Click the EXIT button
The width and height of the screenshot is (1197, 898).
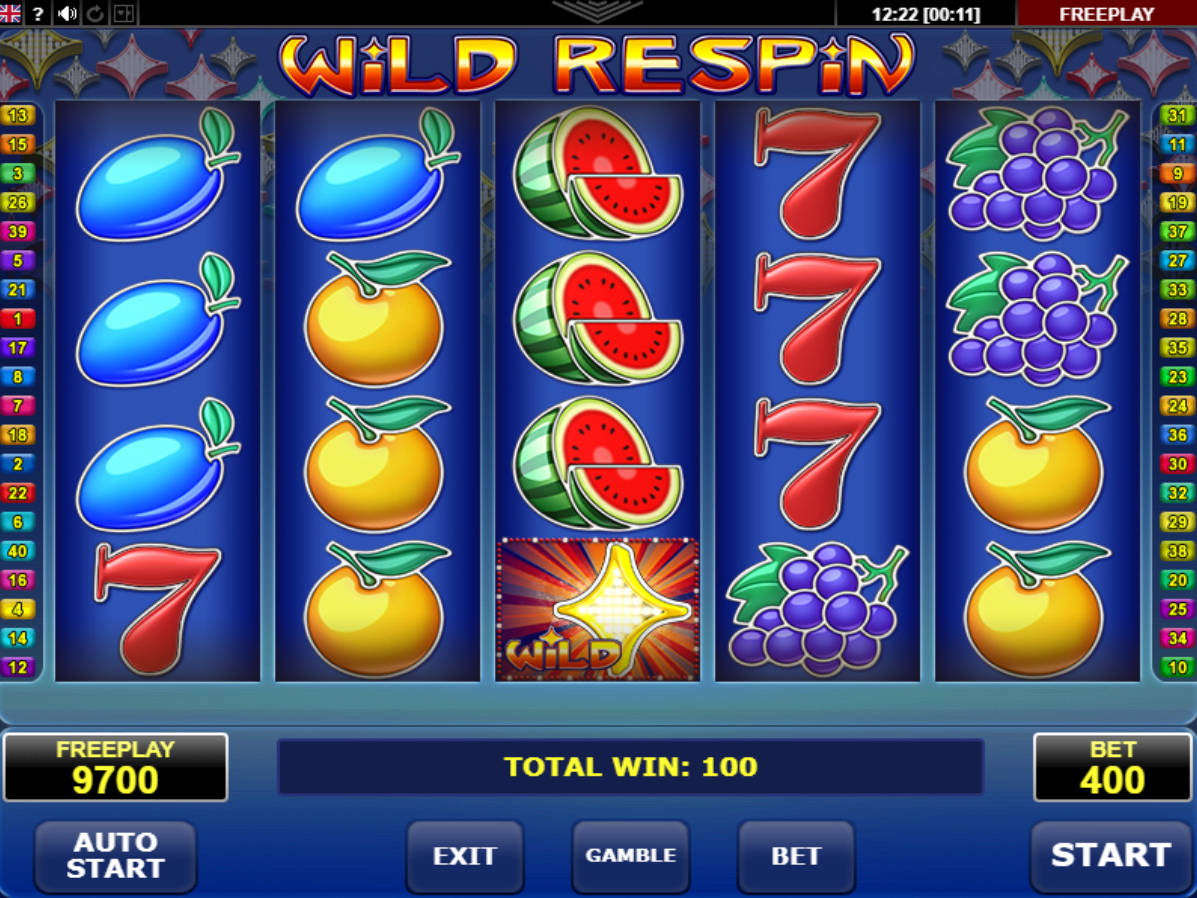pyautogui.click(x=464, y=856)
